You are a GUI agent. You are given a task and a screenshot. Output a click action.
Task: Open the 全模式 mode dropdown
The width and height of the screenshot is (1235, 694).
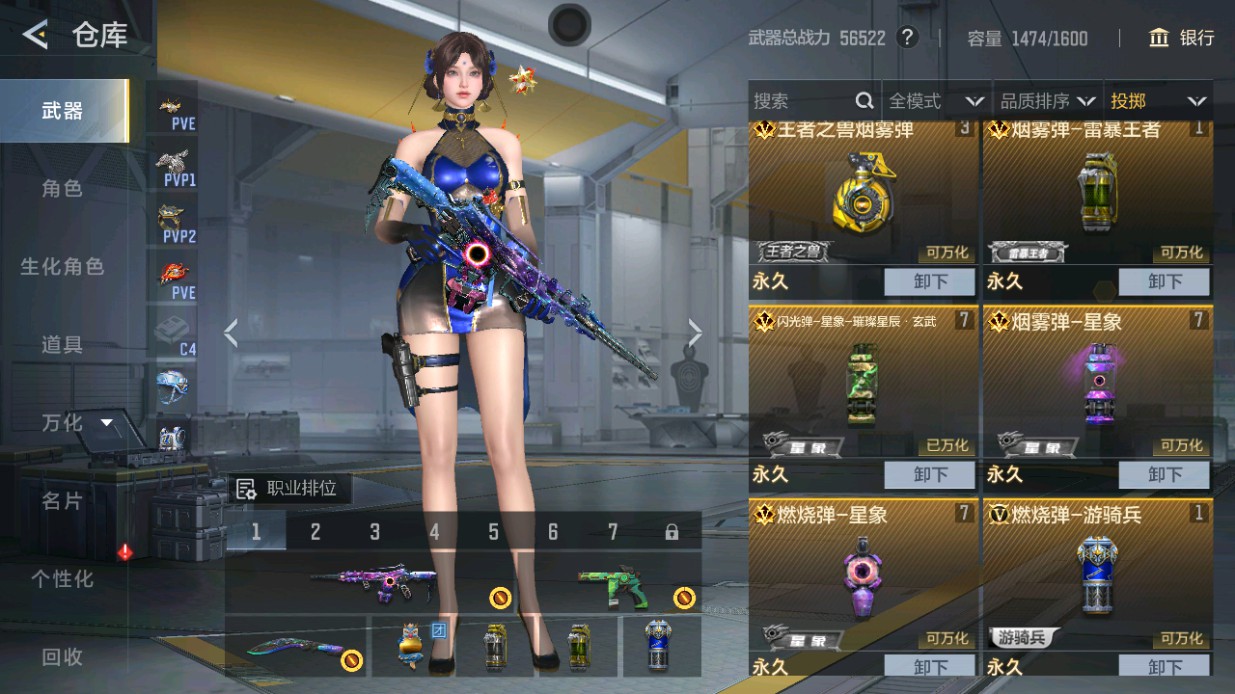[935, 101]
